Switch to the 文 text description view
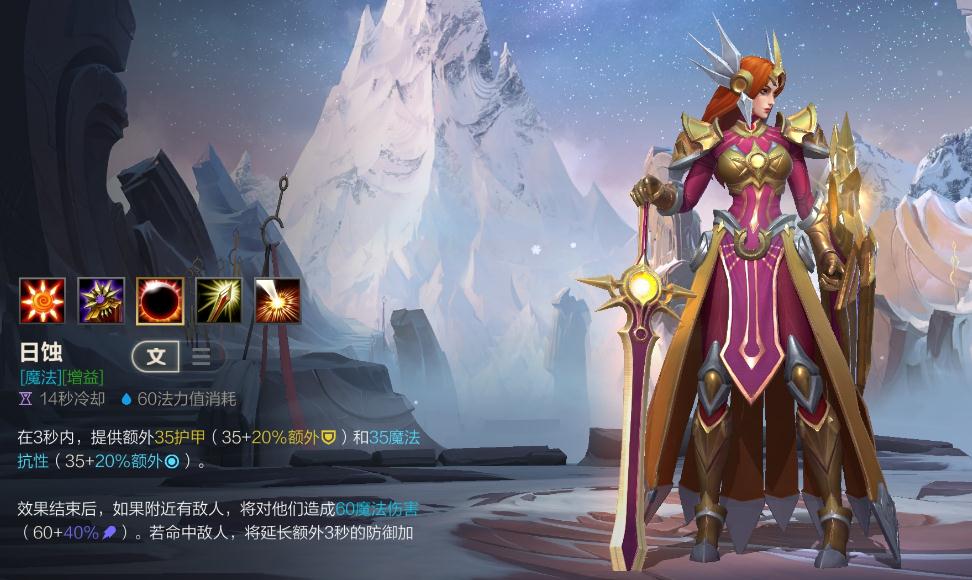The image size is (972, 580). click(156, 356)
